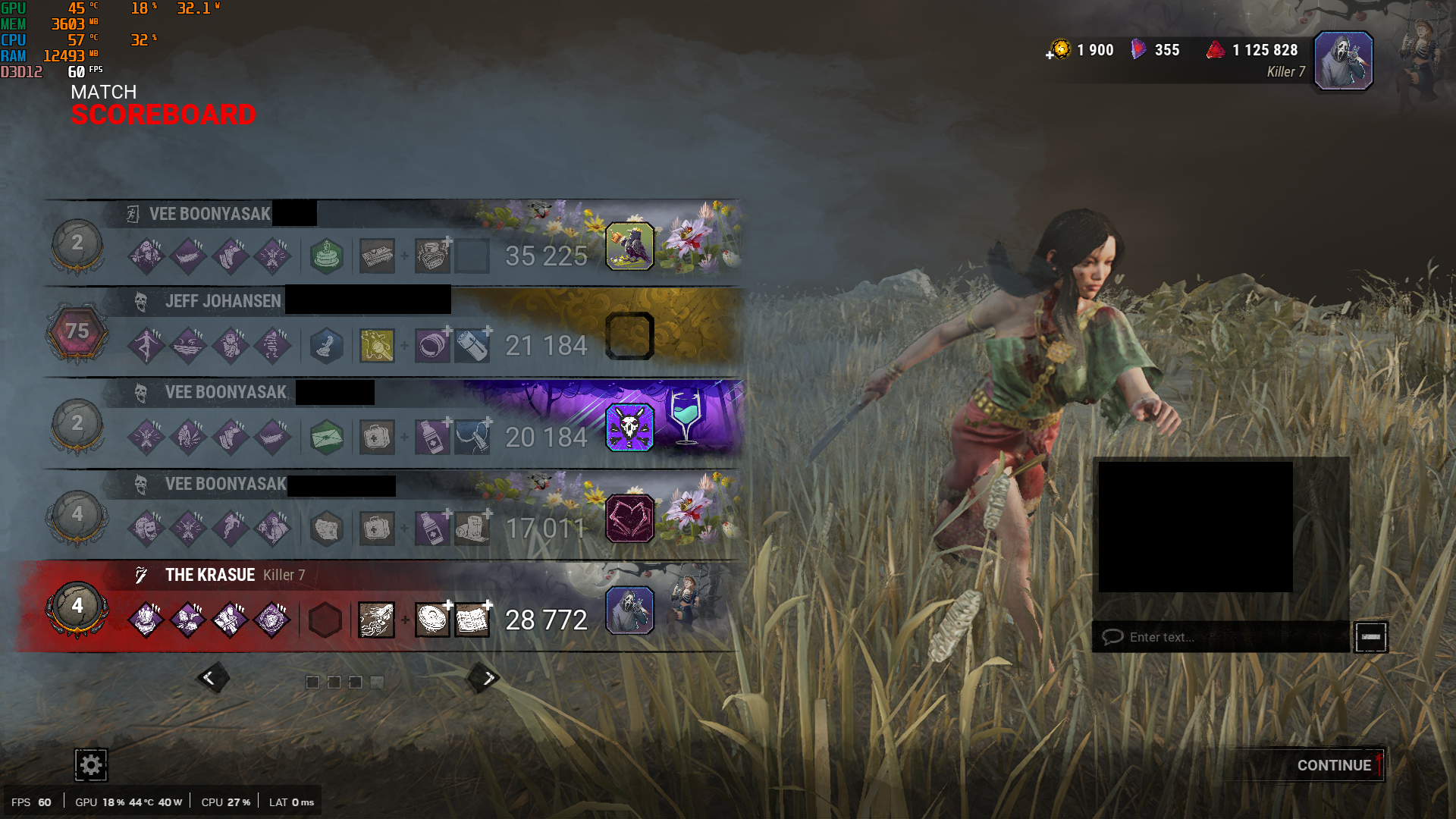Image resolution: width=1456 pixels, height=819 pixels.
Task: Inspect Jeff Johansen's yellow item icon
Action: (377, 347)
